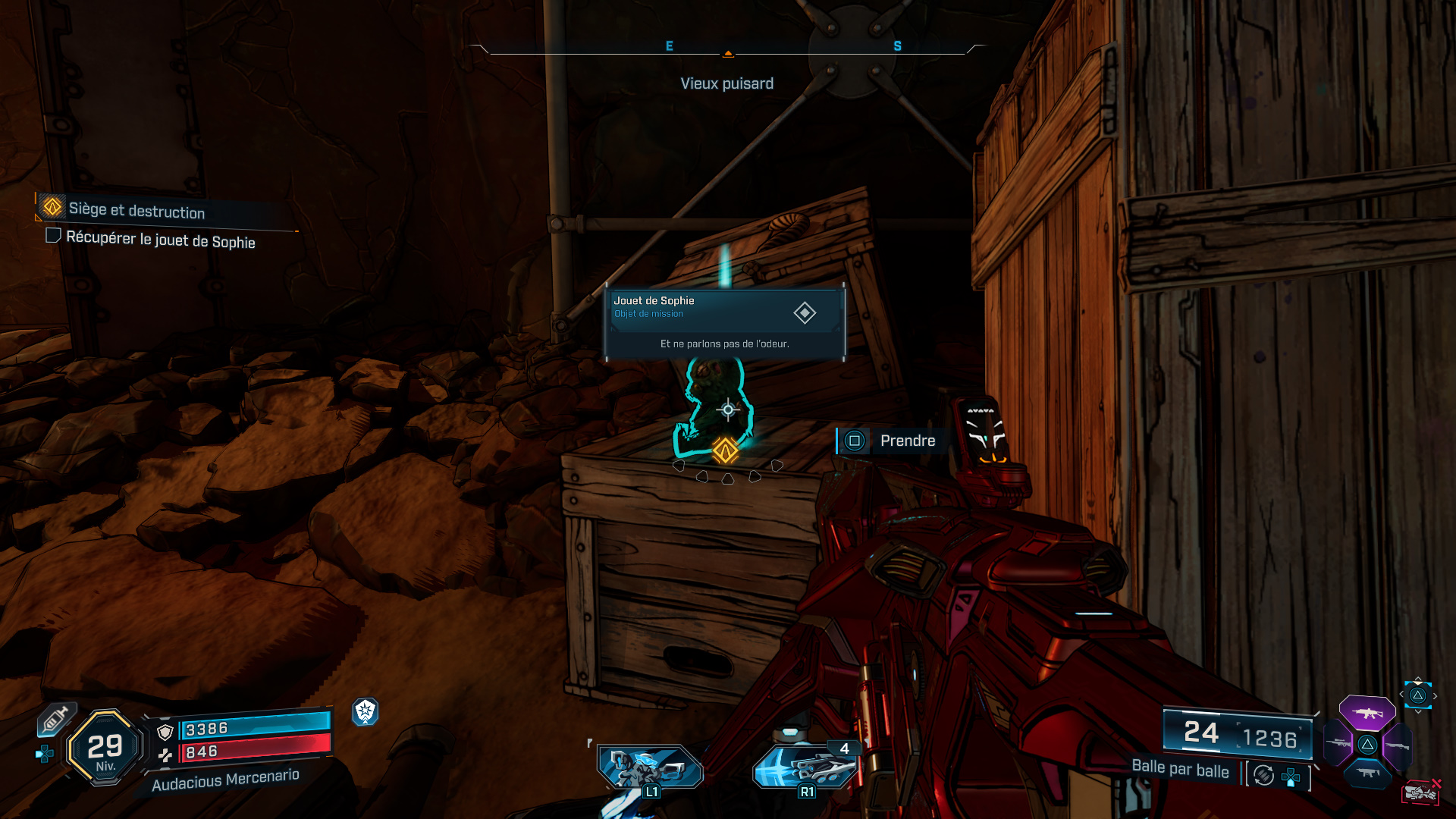The image size is (1456, 819).
Task: Toggle the diamond marker on the Jouet de Sophie tooltip
Action: 806,311
